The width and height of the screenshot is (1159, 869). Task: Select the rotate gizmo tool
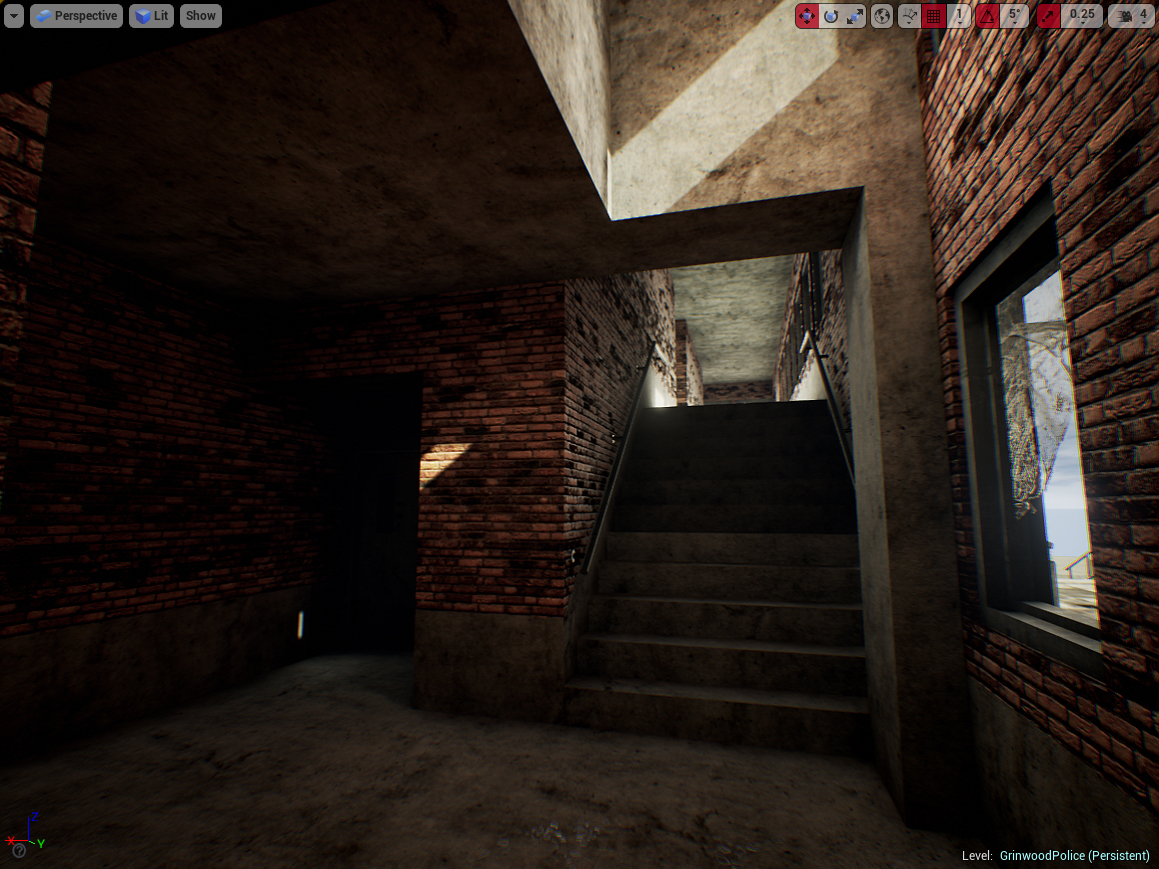[x=831, y=16]
